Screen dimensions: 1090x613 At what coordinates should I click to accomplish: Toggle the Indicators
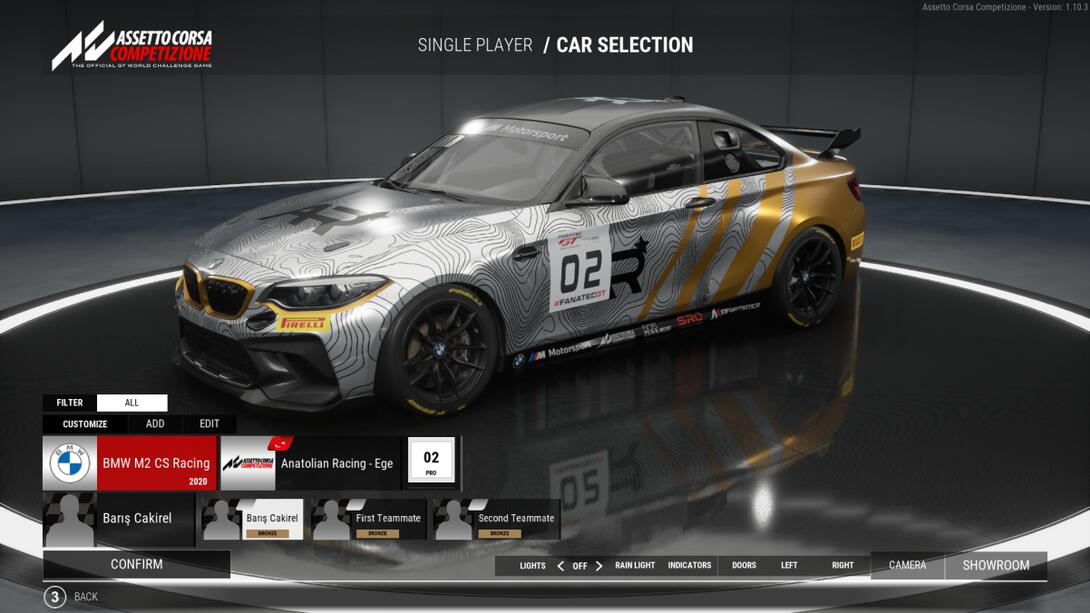689,566
